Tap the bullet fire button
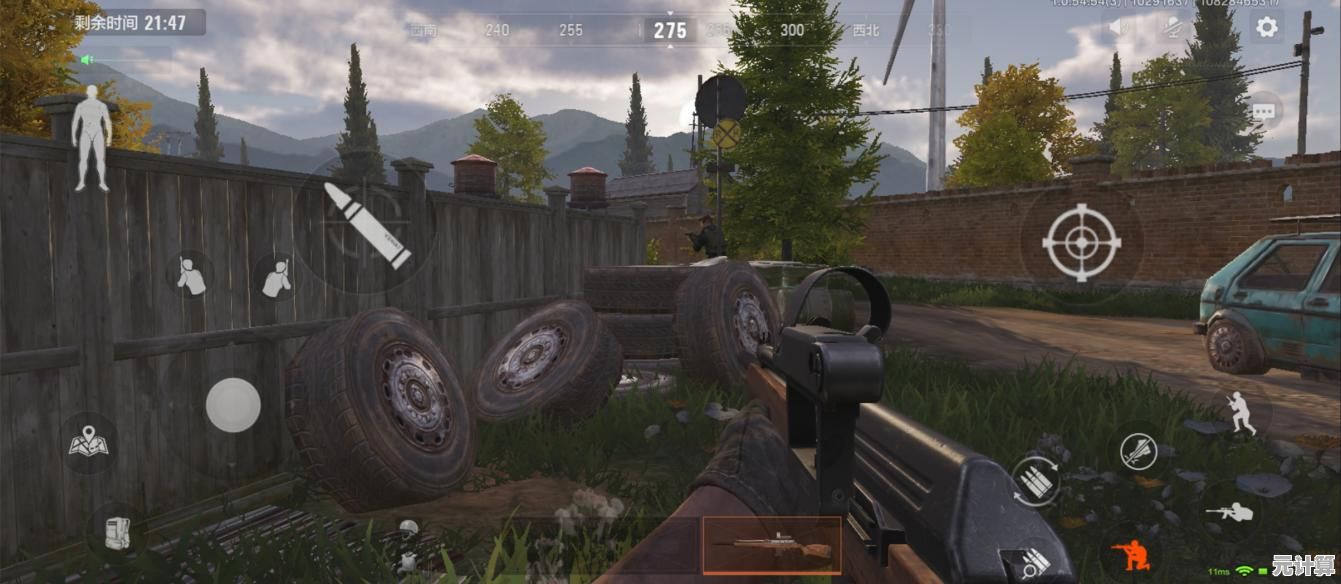This screenshot has width=1341, height=584. point(367,226)
